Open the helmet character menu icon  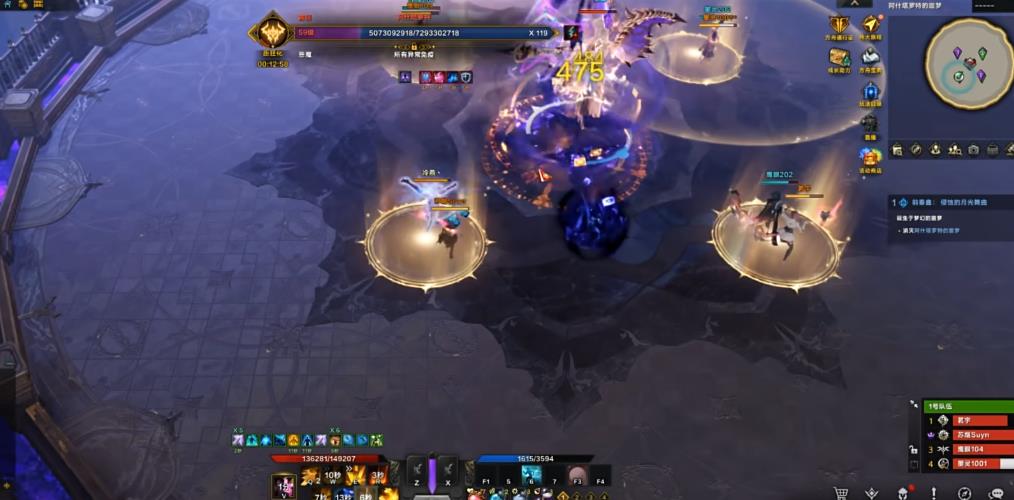(901, 493)
